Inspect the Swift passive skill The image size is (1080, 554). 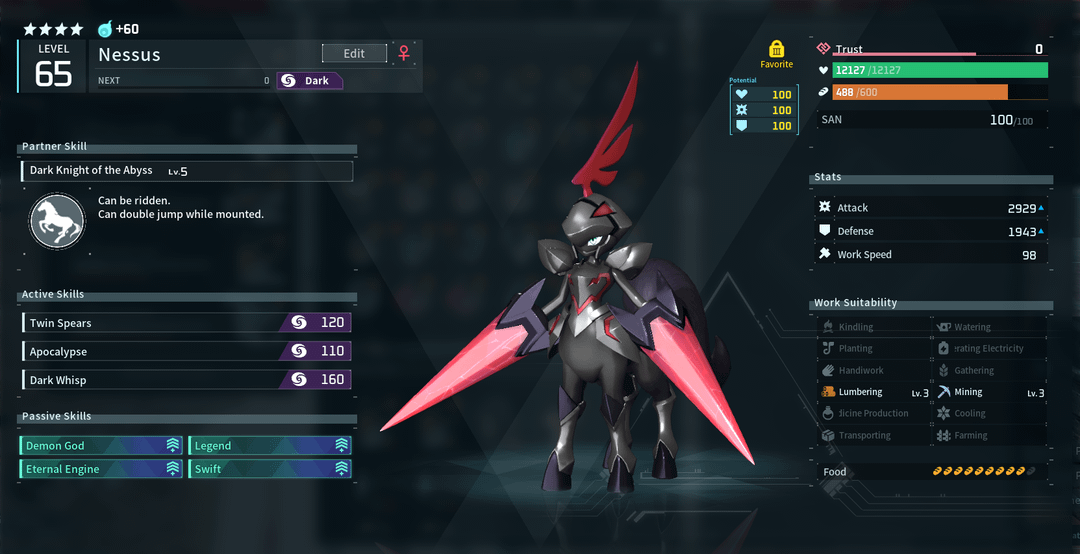tap(270, 469)
